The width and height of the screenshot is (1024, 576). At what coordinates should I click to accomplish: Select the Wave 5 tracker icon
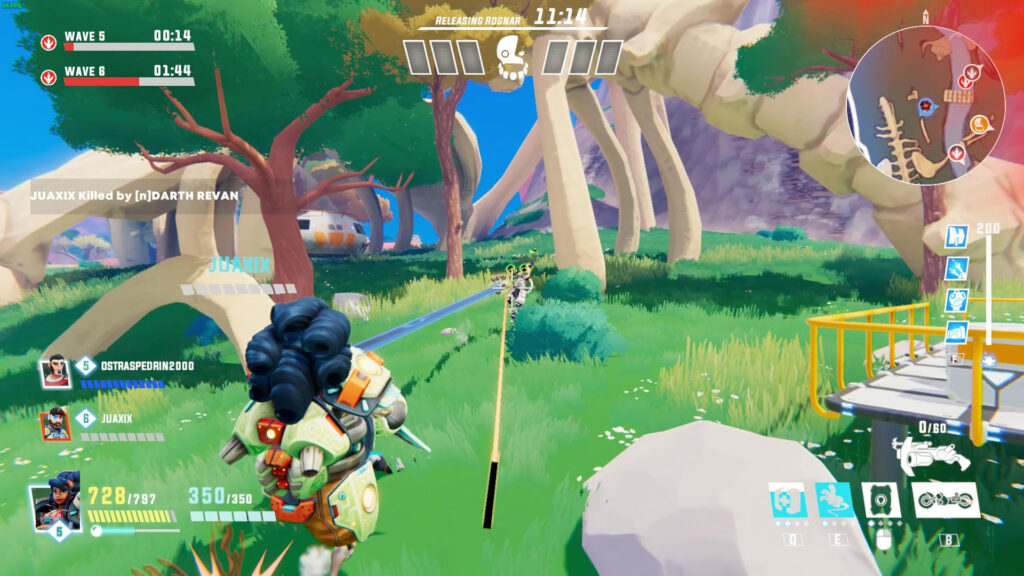click(48, 43)
